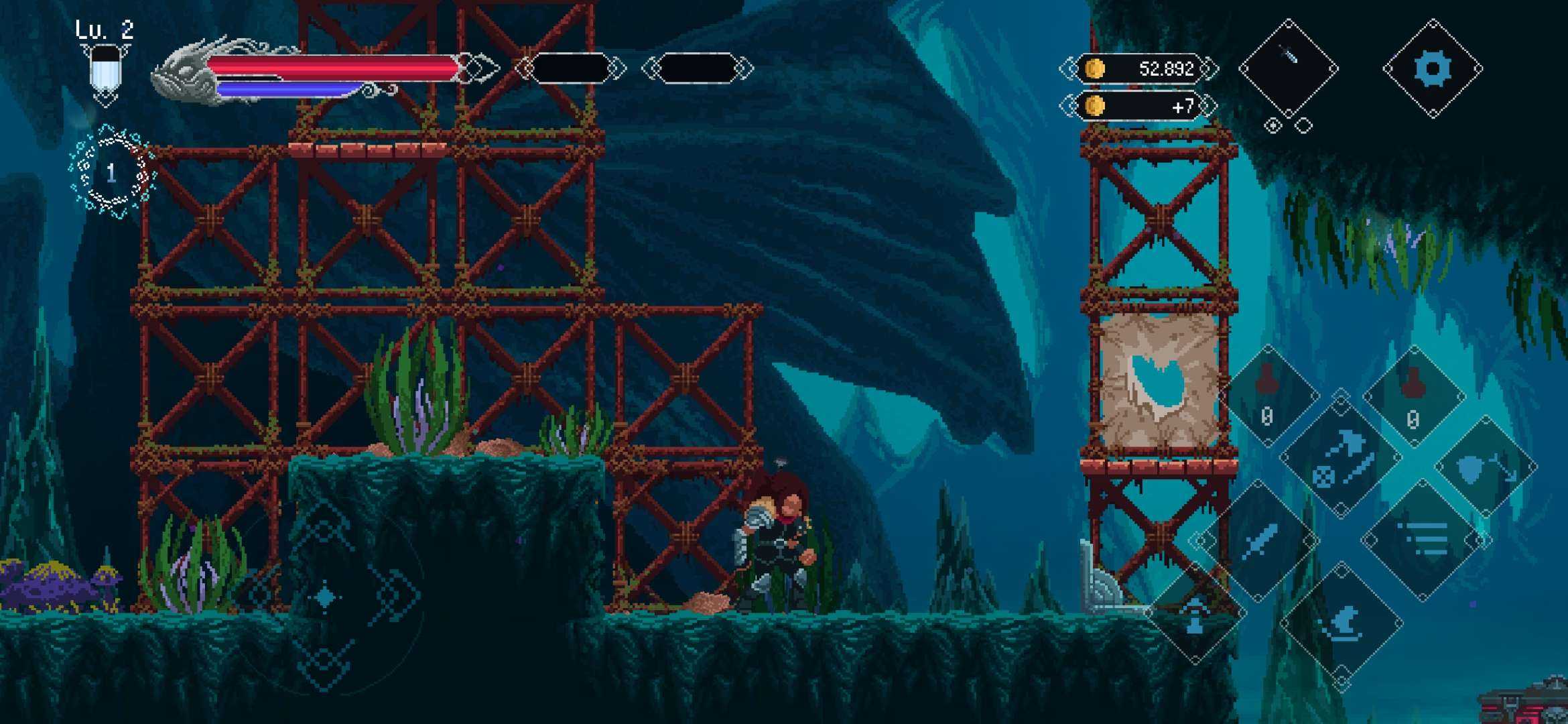The image size is (1568, 724).
Task: Tap the gold coin total counter
Action: pyautogui.click(x=1139, y=68)
